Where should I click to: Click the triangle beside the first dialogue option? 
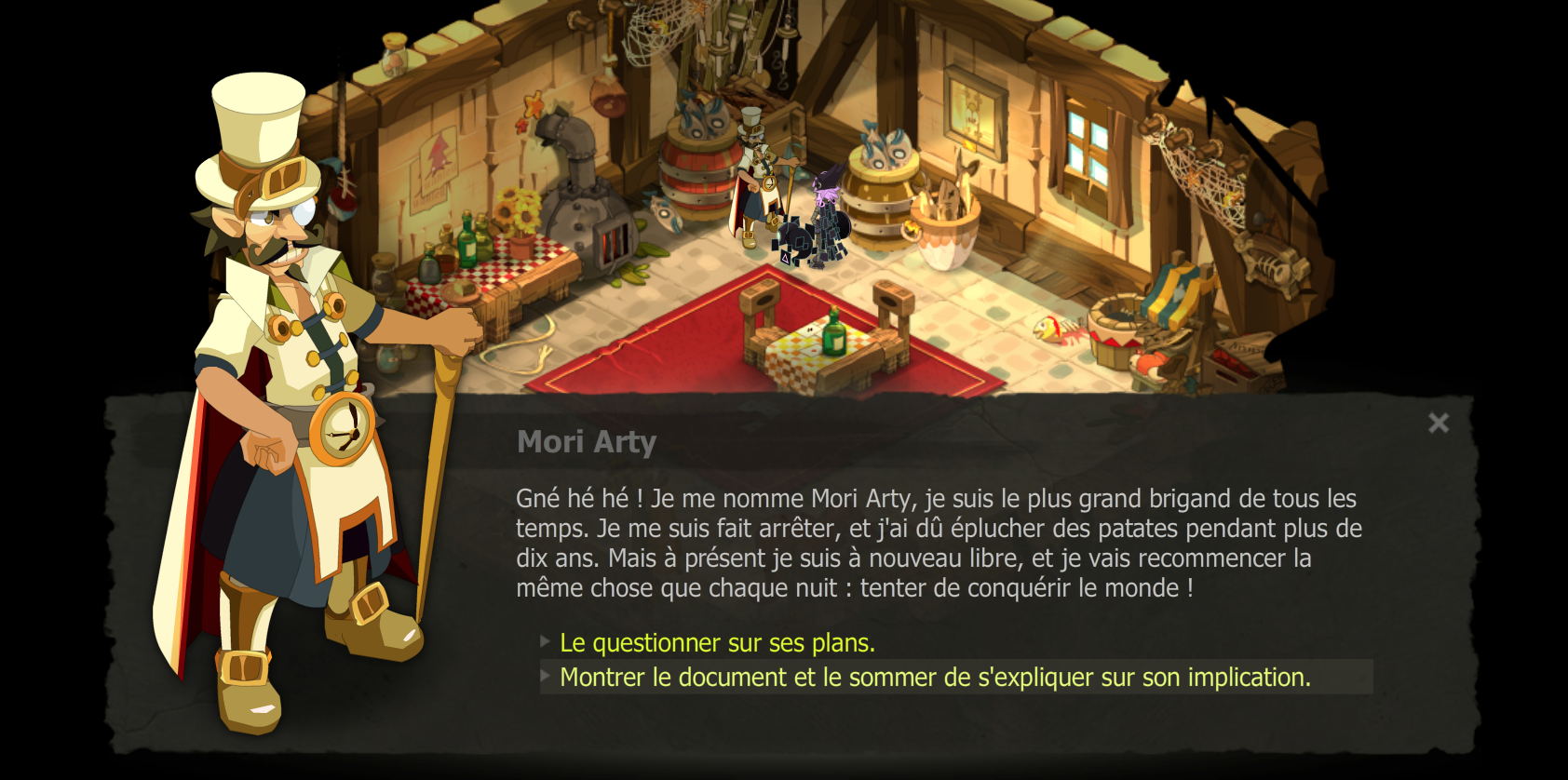pyautogui.click(x=544, y=642)
